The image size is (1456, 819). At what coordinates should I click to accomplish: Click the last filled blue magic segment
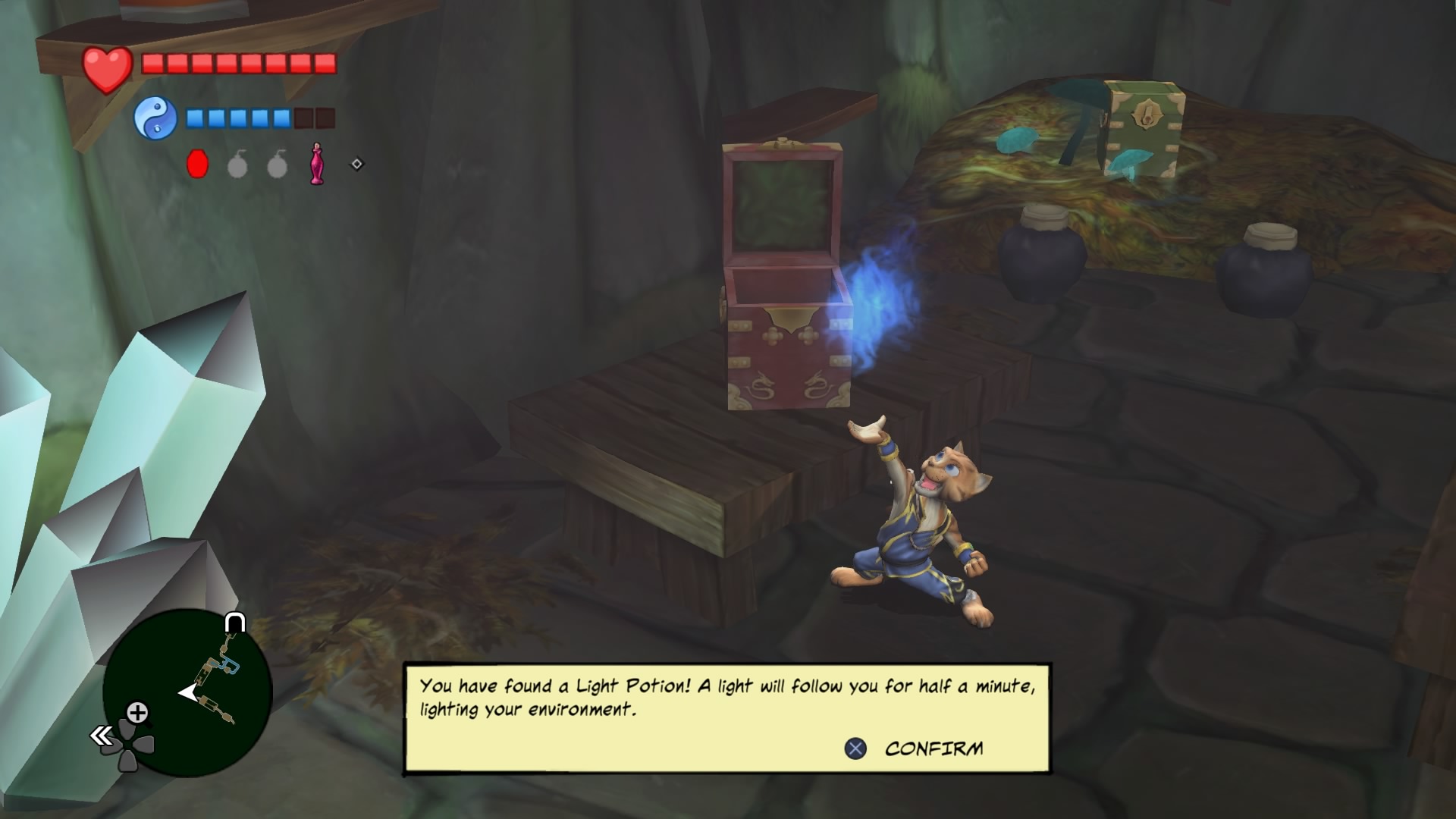coord(281,118)
